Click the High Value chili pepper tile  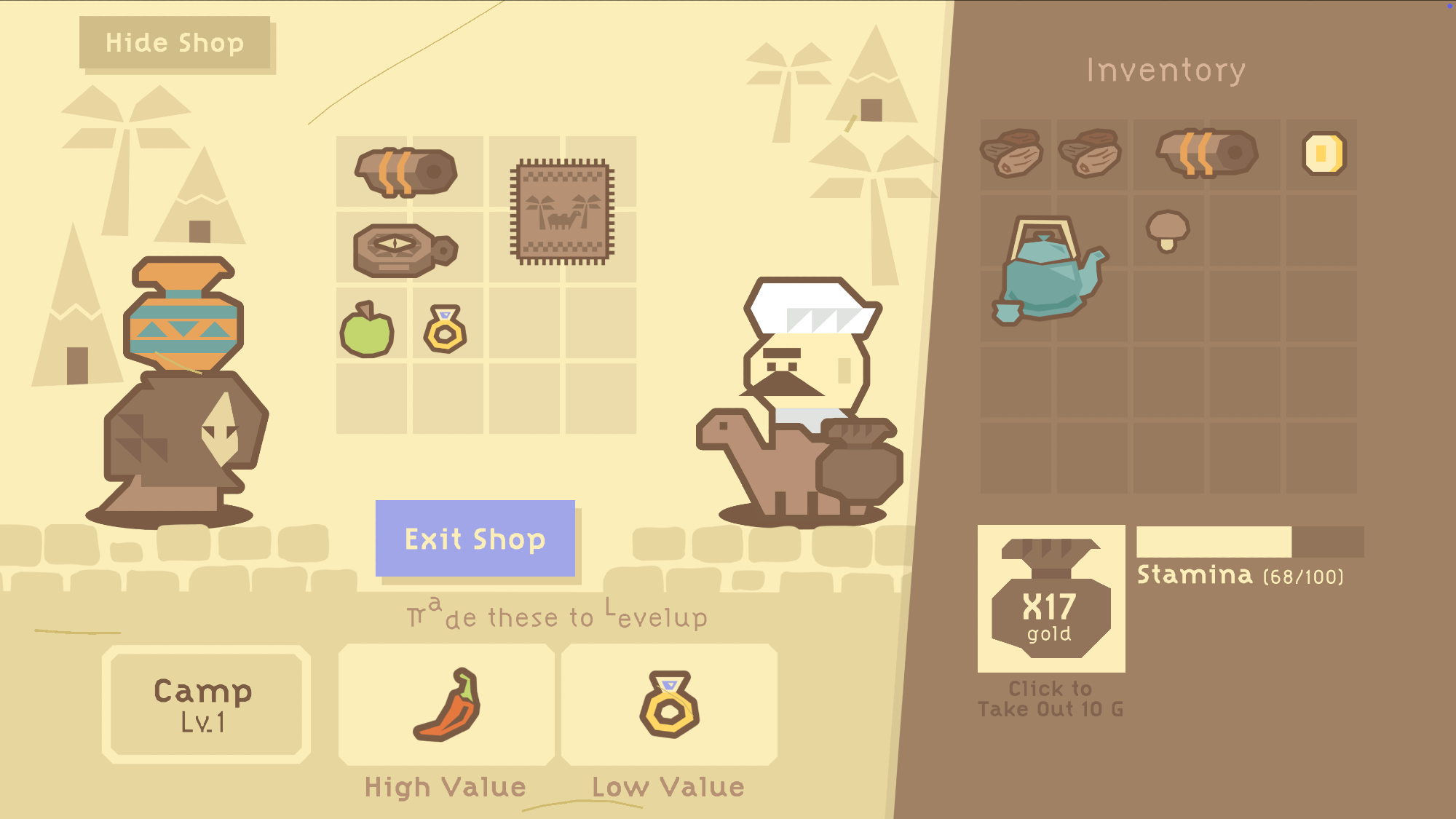446,705
